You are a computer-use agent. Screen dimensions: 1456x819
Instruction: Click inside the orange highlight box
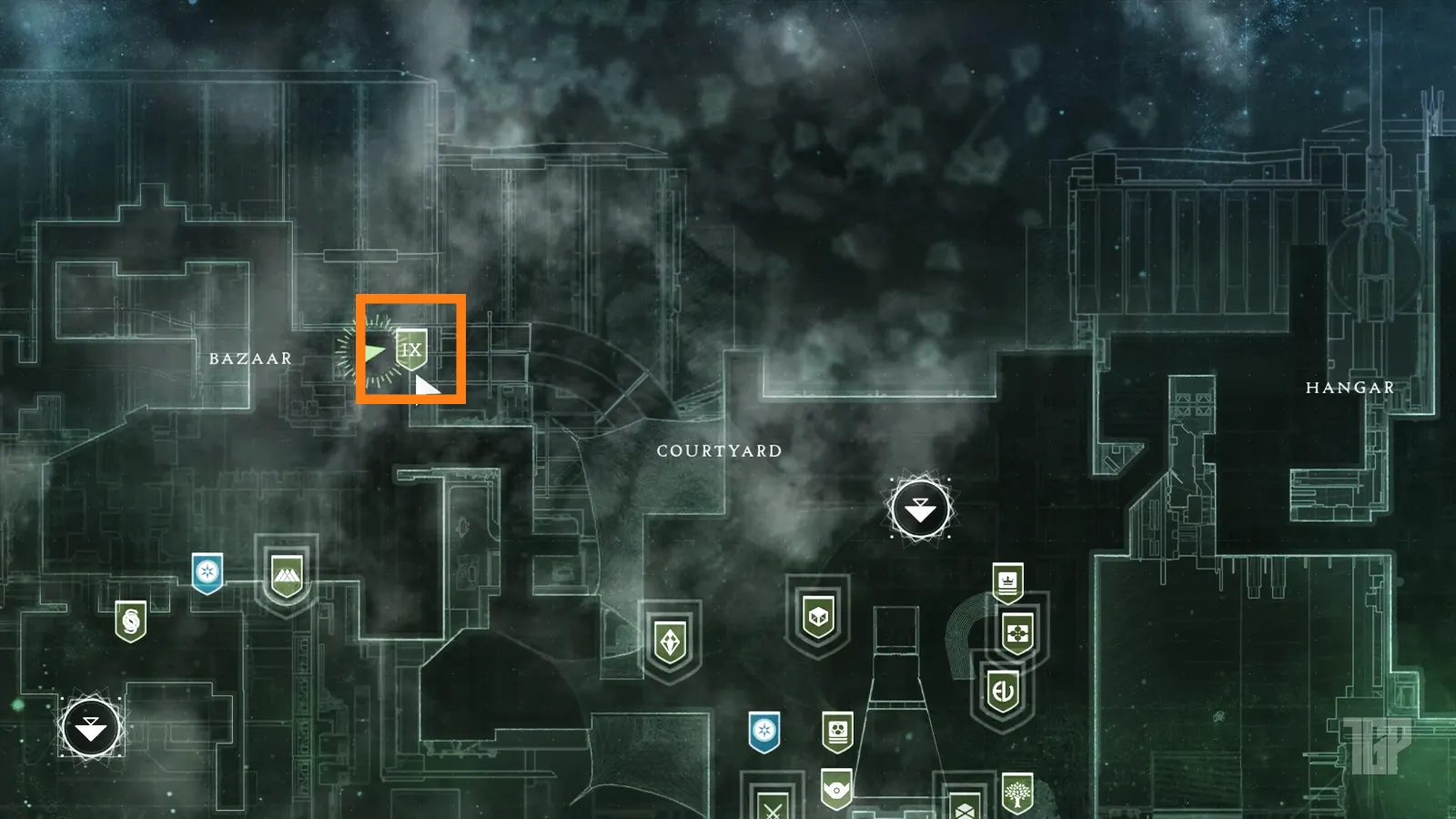(x=411, y=349)
